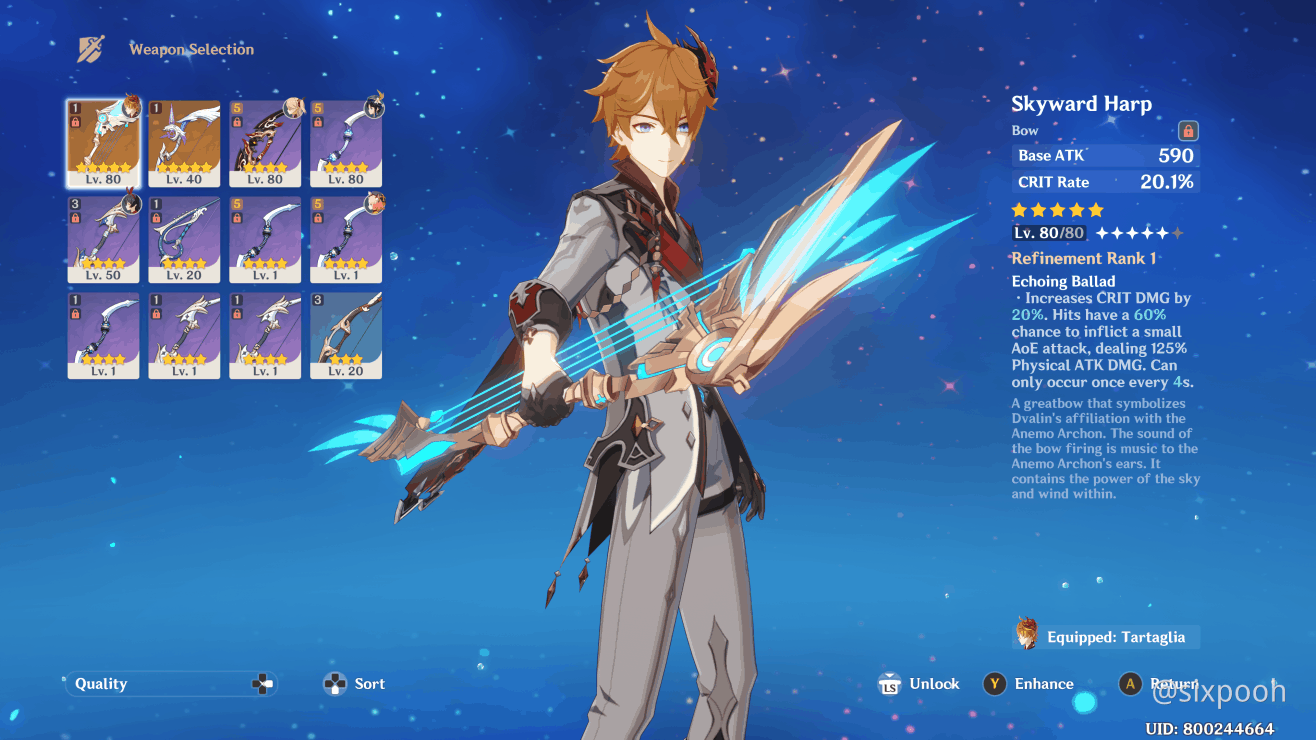
Task: Select the Lv. 50 bow with x3 count
Action: pyautogui.click(x=104, y=238)
